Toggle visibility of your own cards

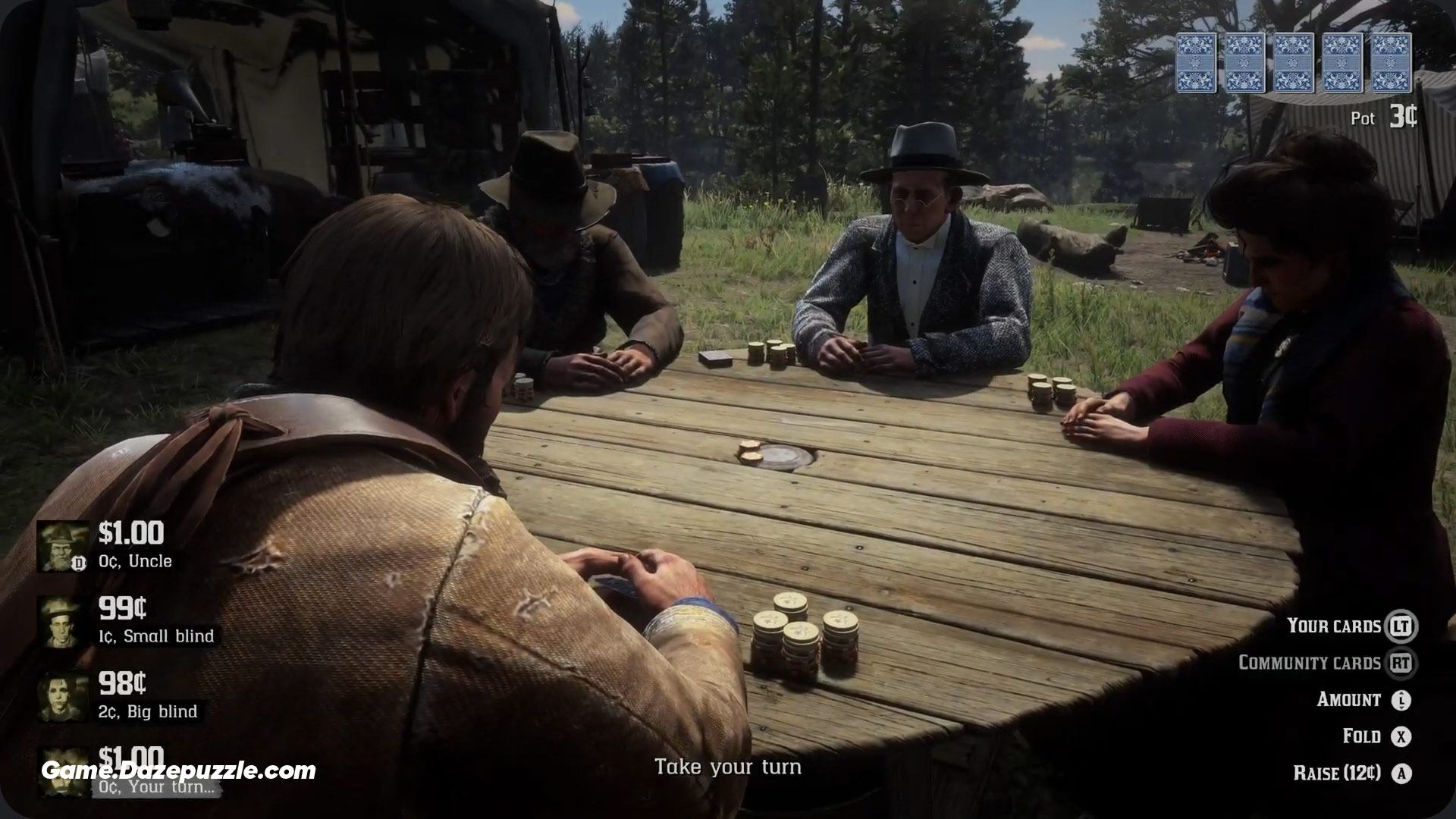(x=1334, y=626)
